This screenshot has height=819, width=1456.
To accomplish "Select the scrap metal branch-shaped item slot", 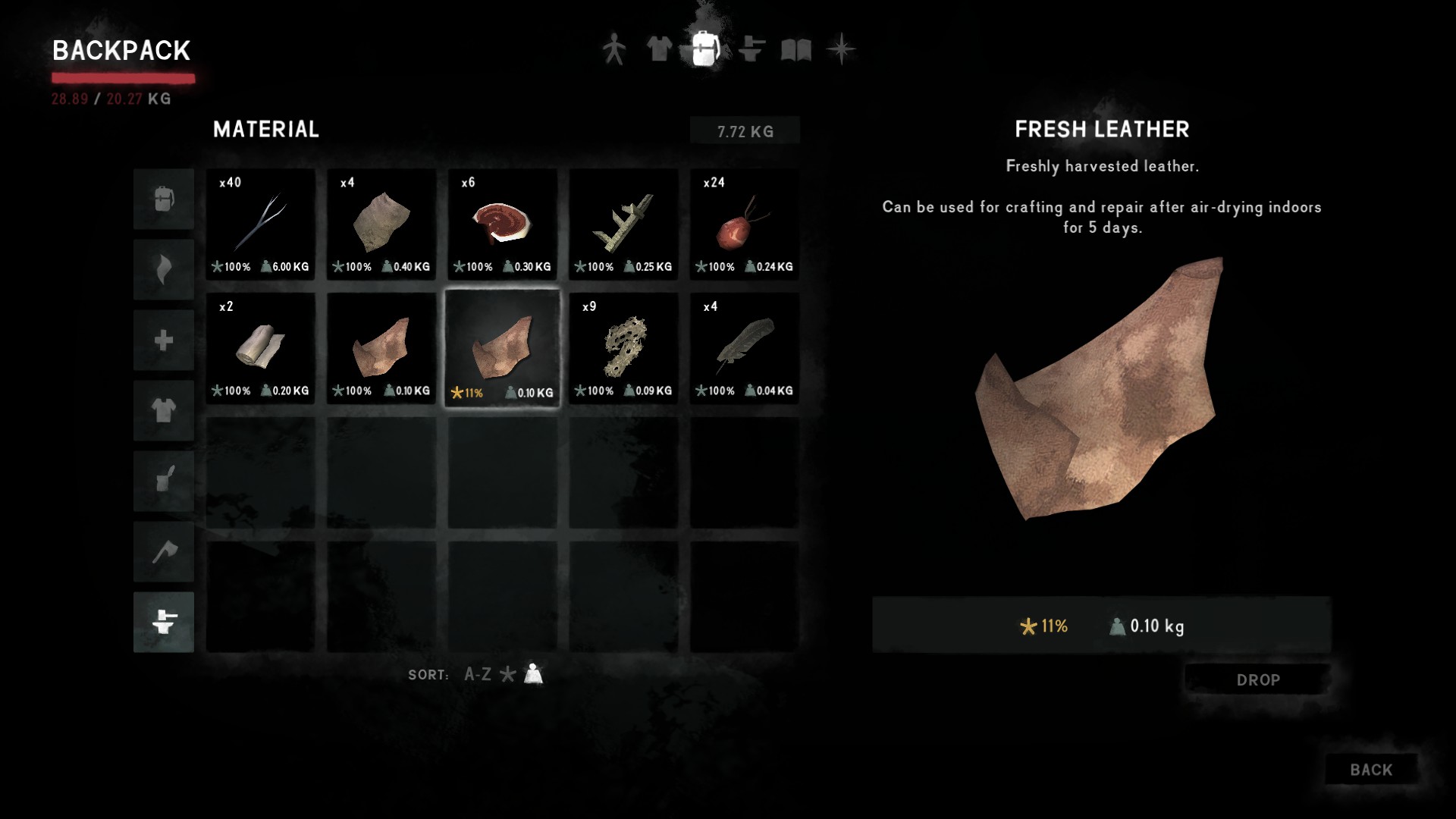I will 623,224.
